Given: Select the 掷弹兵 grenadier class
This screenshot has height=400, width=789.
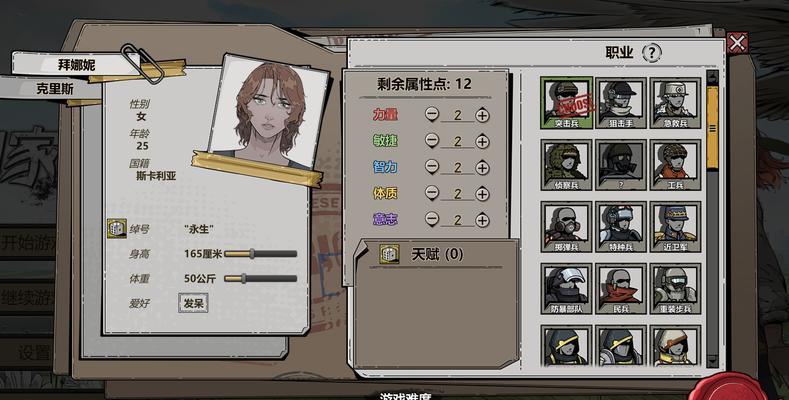Looking at the screenshot, I should [567, 225].
